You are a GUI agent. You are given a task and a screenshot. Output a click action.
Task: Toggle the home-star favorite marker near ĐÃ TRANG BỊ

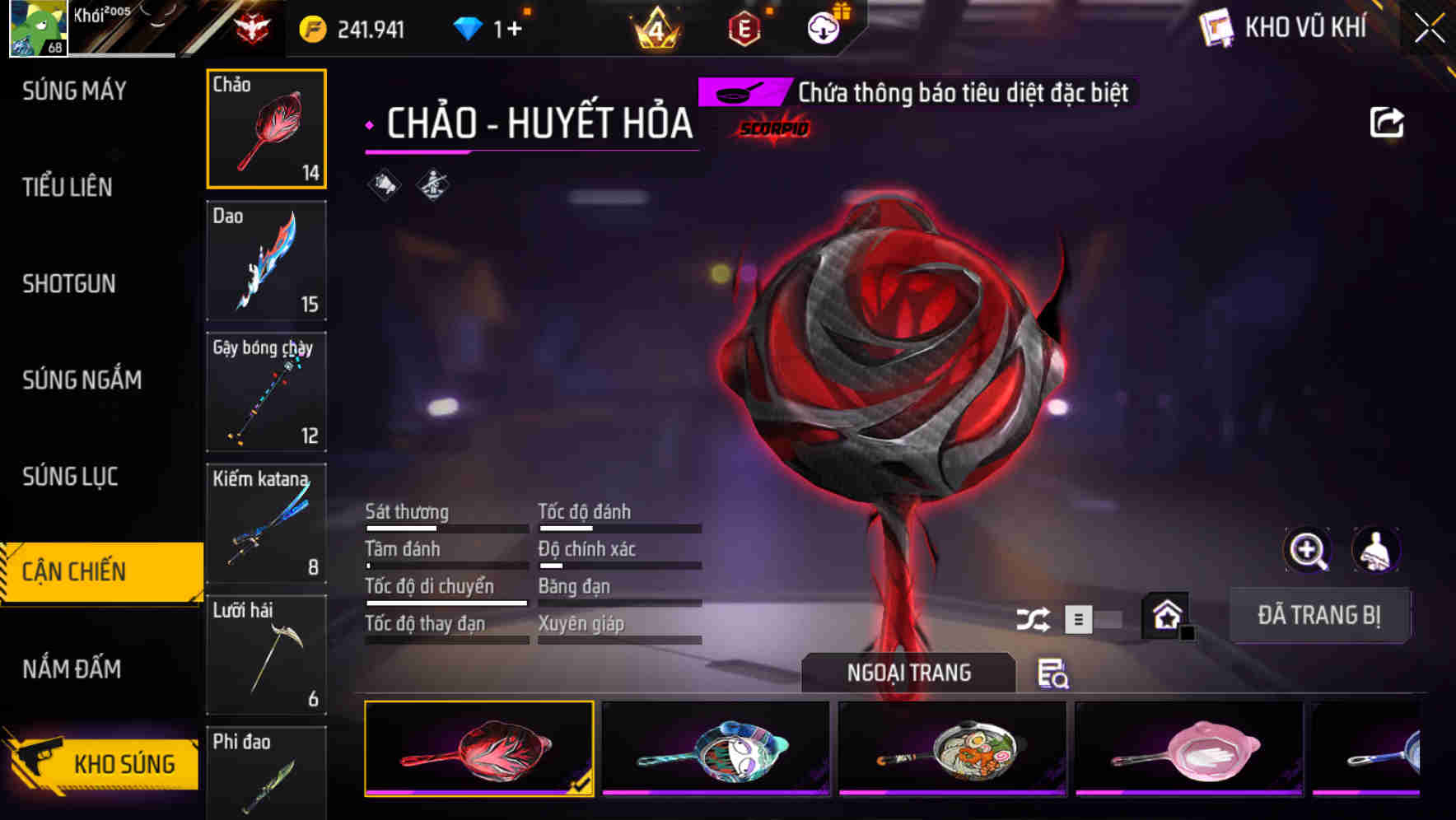pos(1165,615)
